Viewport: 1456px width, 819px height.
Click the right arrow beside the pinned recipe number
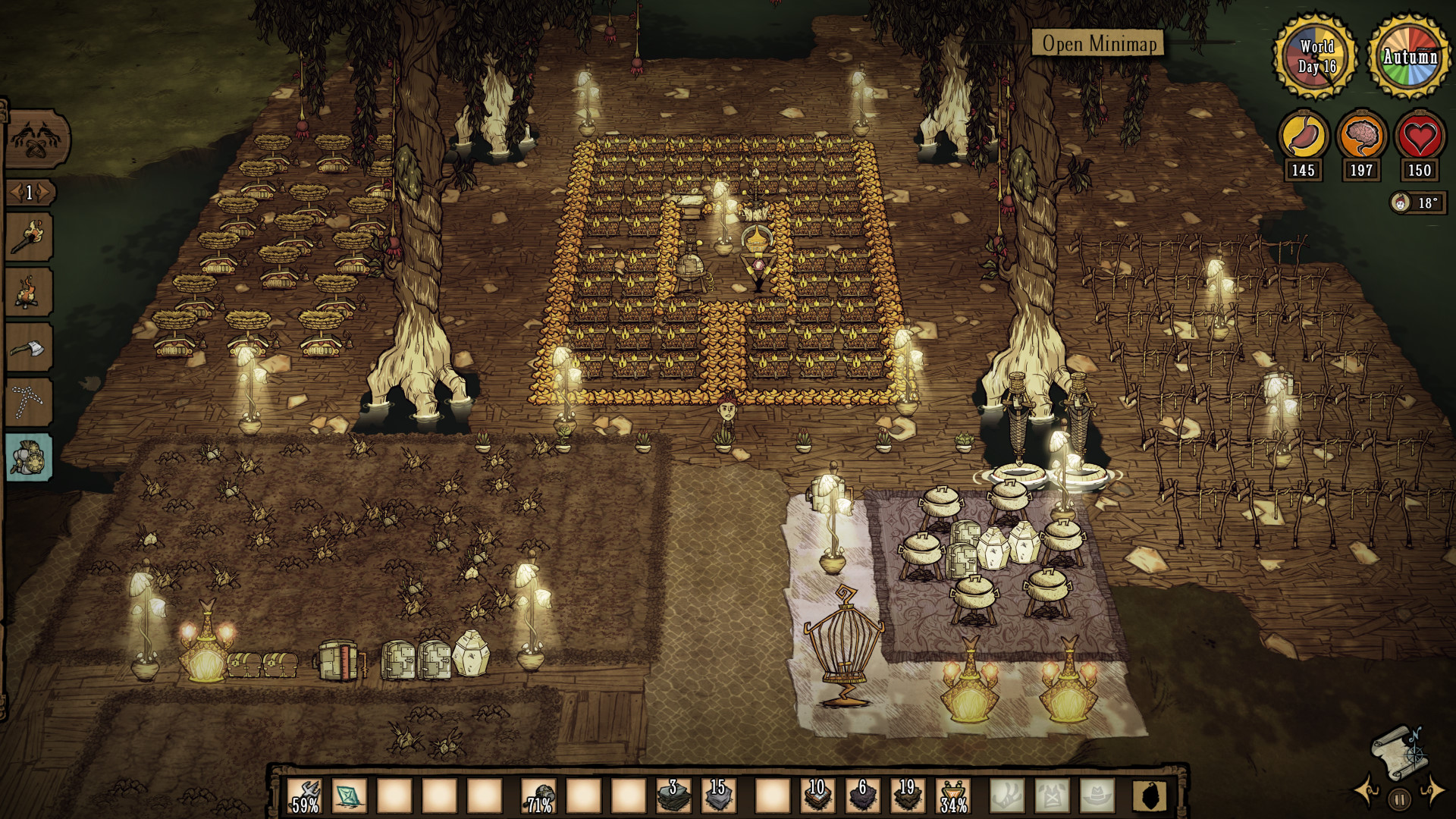(x=42, y=193)
